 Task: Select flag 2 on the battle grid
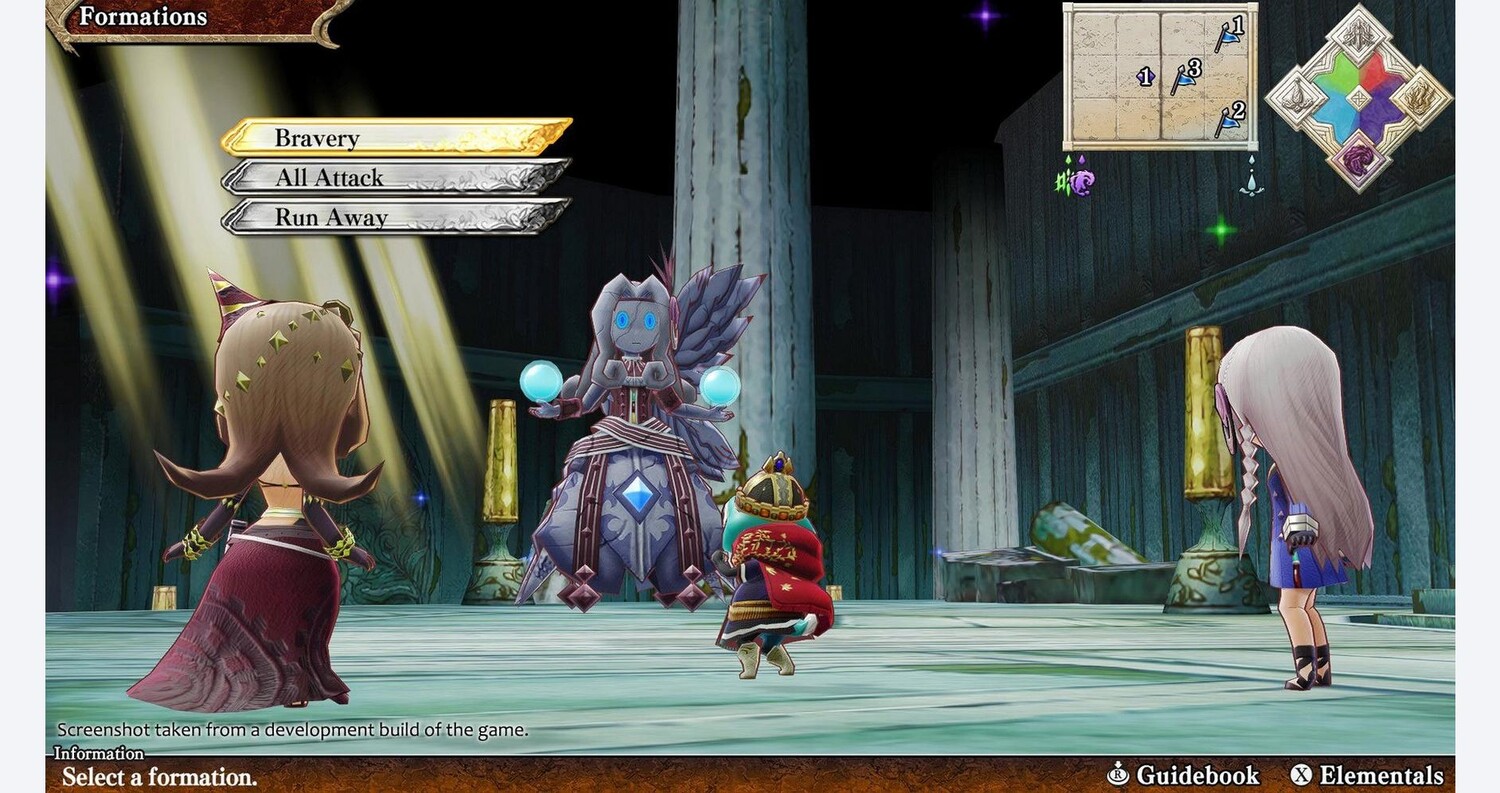(1227, 119)
